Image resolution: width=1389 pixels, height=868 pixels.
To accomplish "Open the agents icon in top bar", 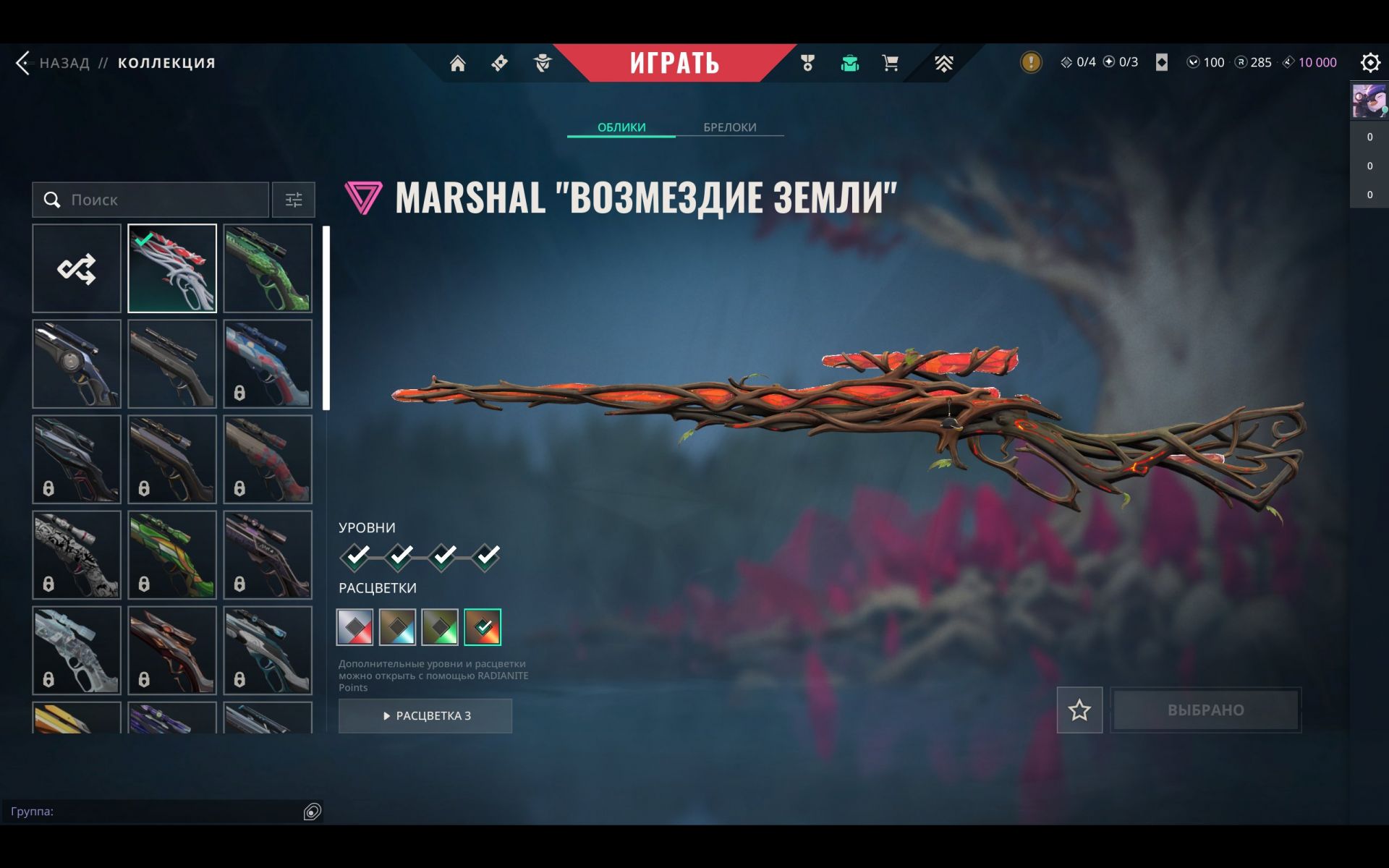I will point(543,64).
